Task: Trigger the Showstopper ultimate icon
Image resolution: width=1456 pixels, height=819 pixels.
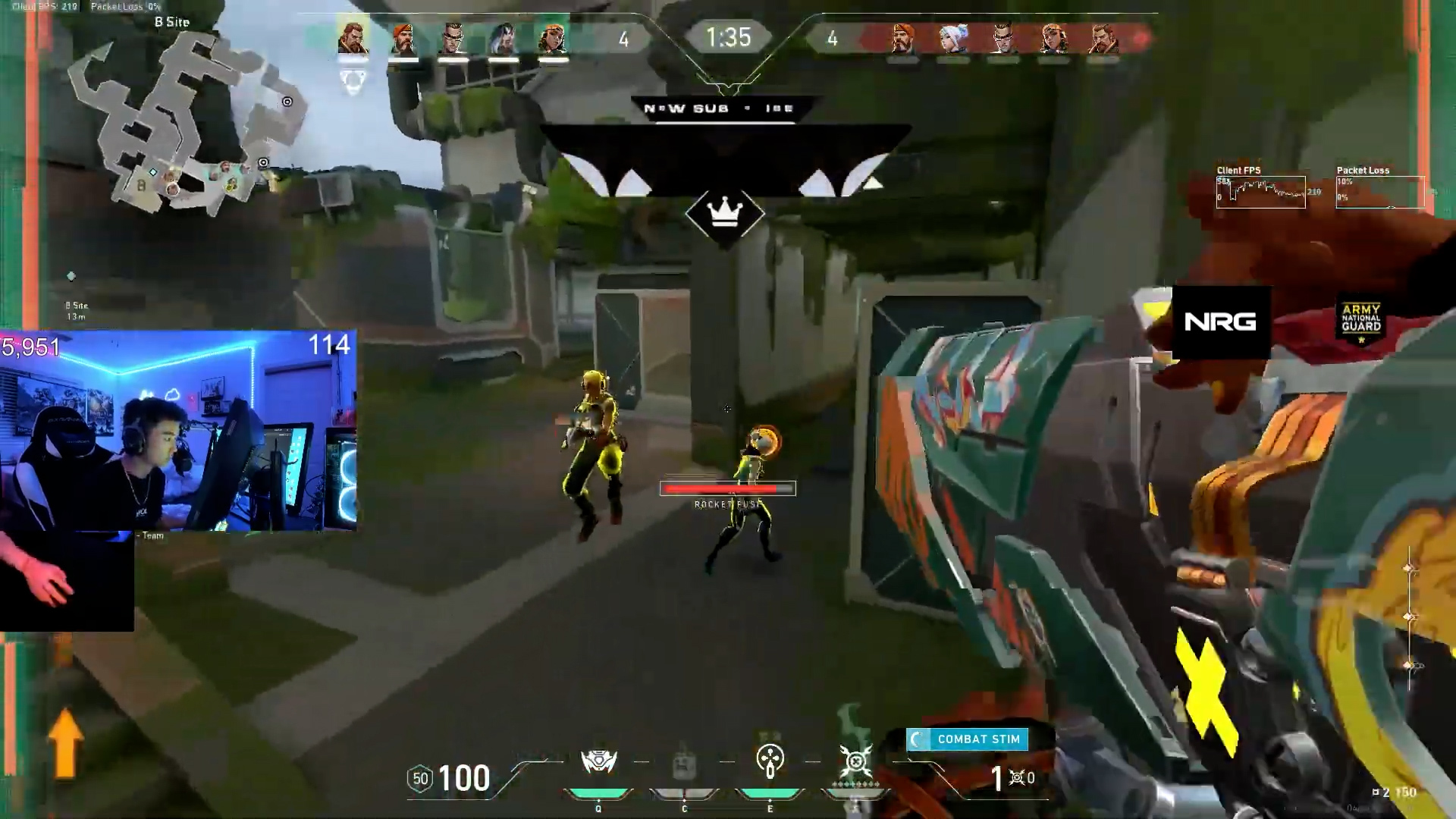Action: tap(855, 761)
